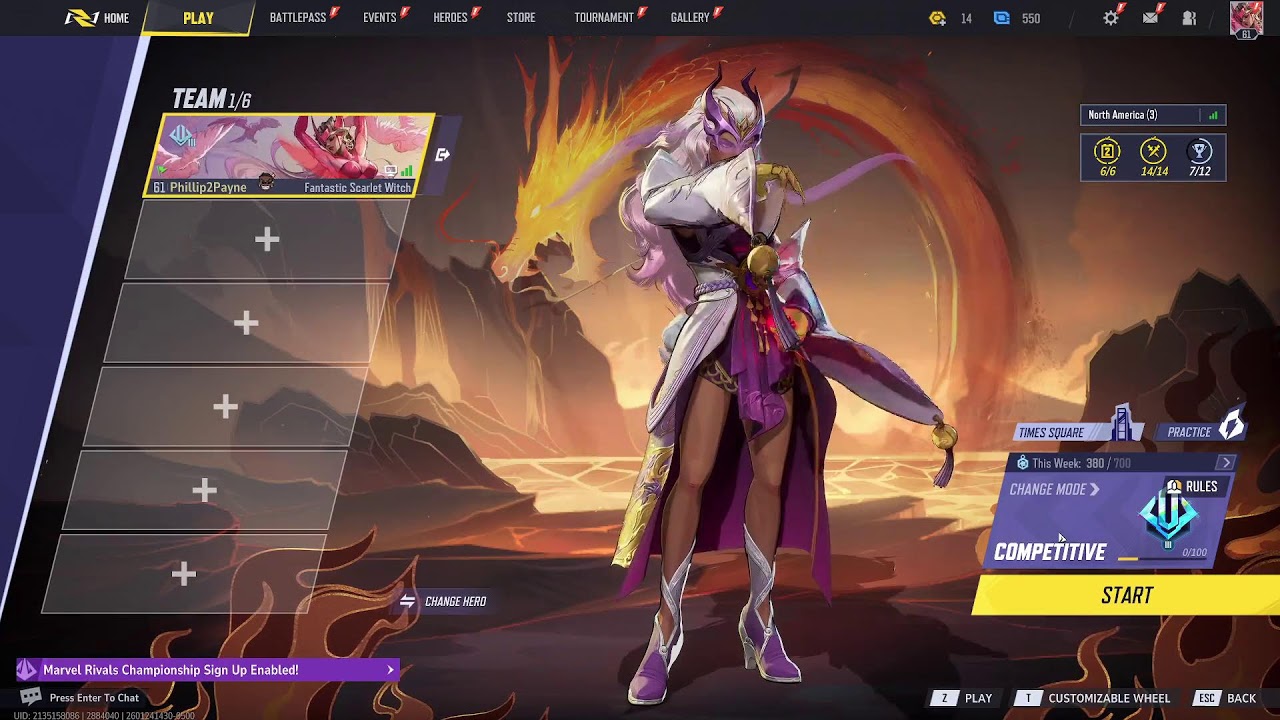
Task: Open Marvel Rivals Championship sign-up banner
Action: tap(207, 670)
